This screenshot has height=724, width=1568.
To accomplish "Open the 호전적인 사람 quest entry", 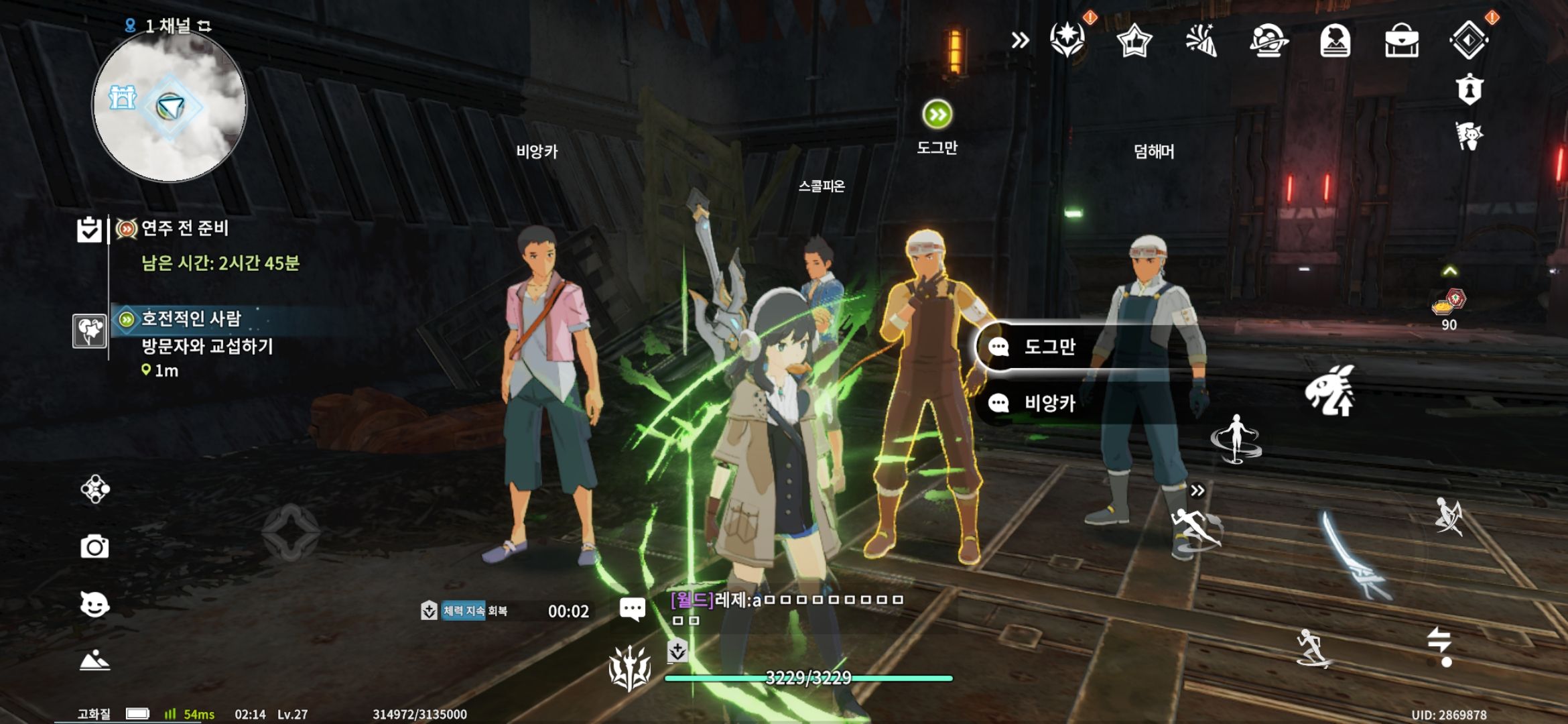I will (x=191, y=319).
